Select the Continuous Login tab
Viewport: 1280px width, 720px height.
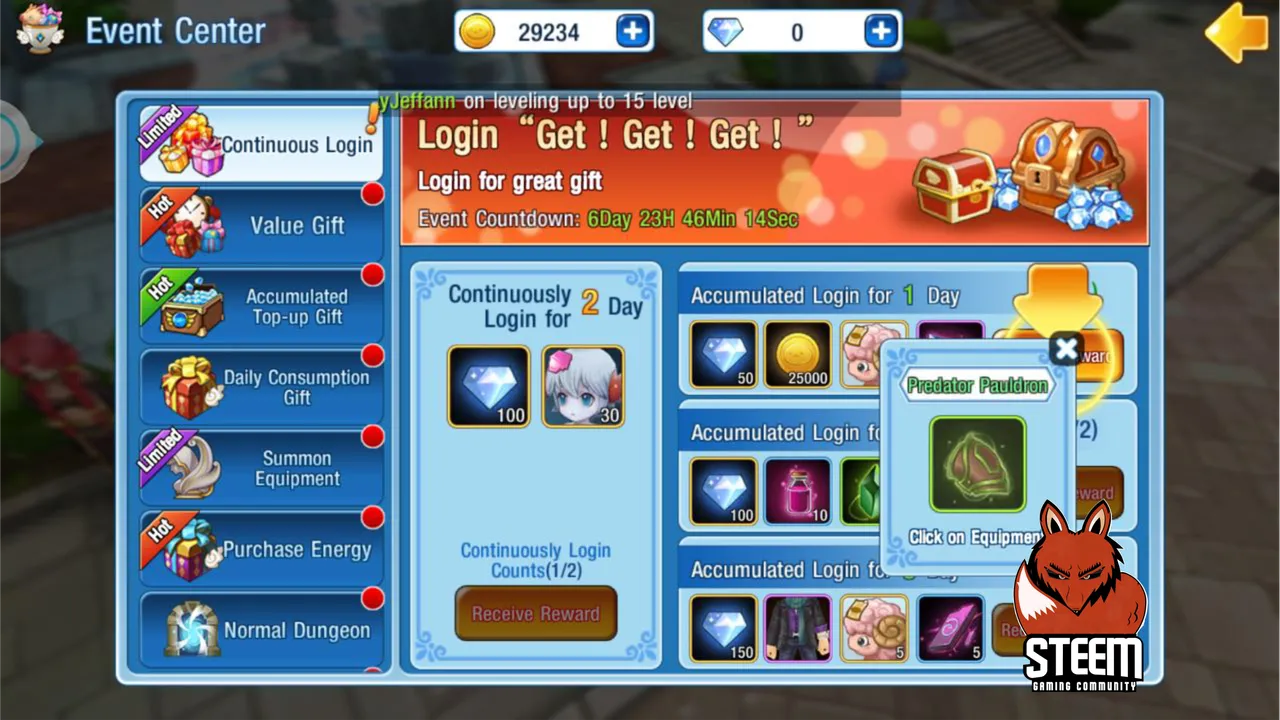262,144
